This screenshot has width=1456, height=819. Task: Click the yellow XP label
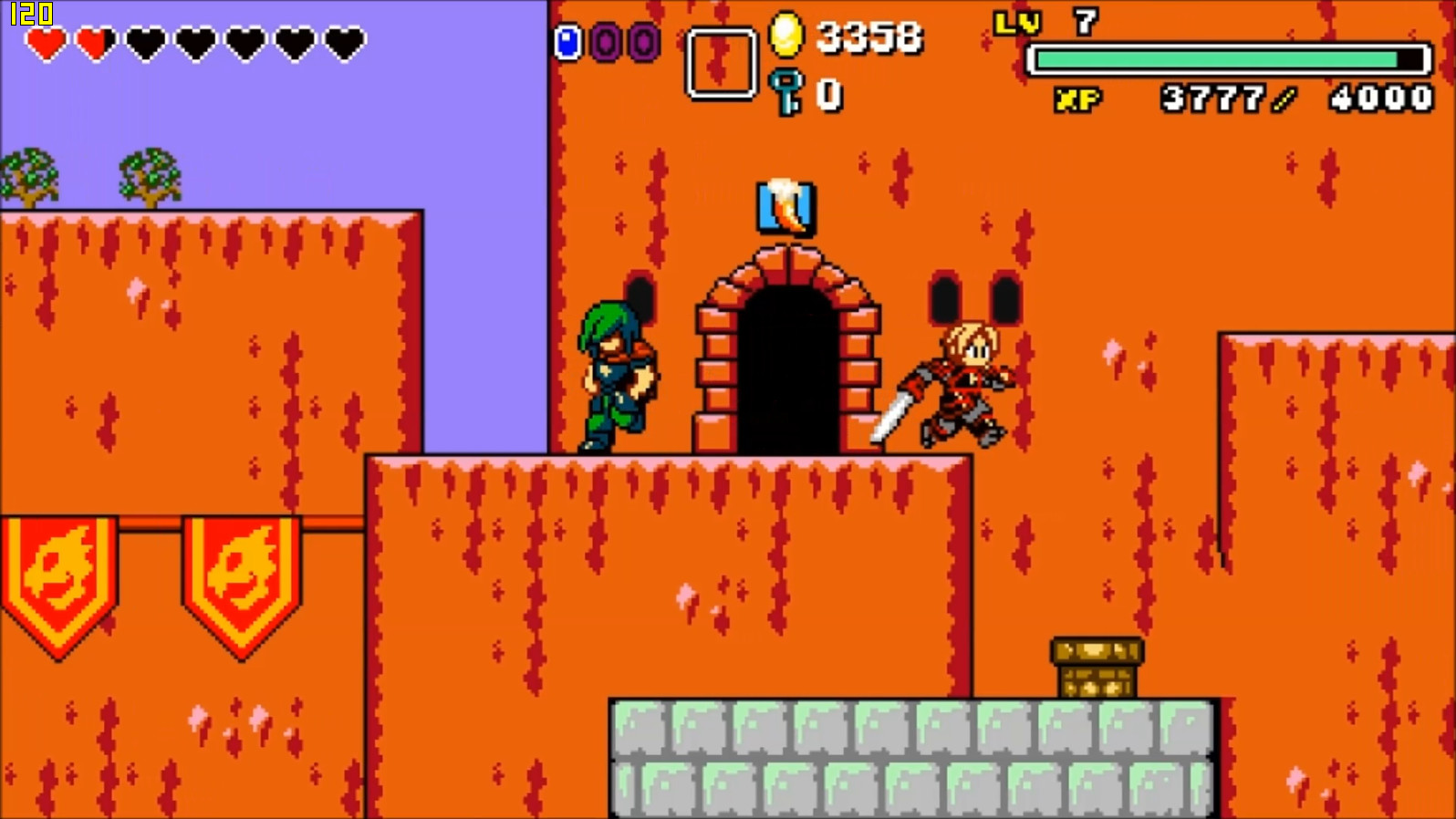click(1076, 98)
